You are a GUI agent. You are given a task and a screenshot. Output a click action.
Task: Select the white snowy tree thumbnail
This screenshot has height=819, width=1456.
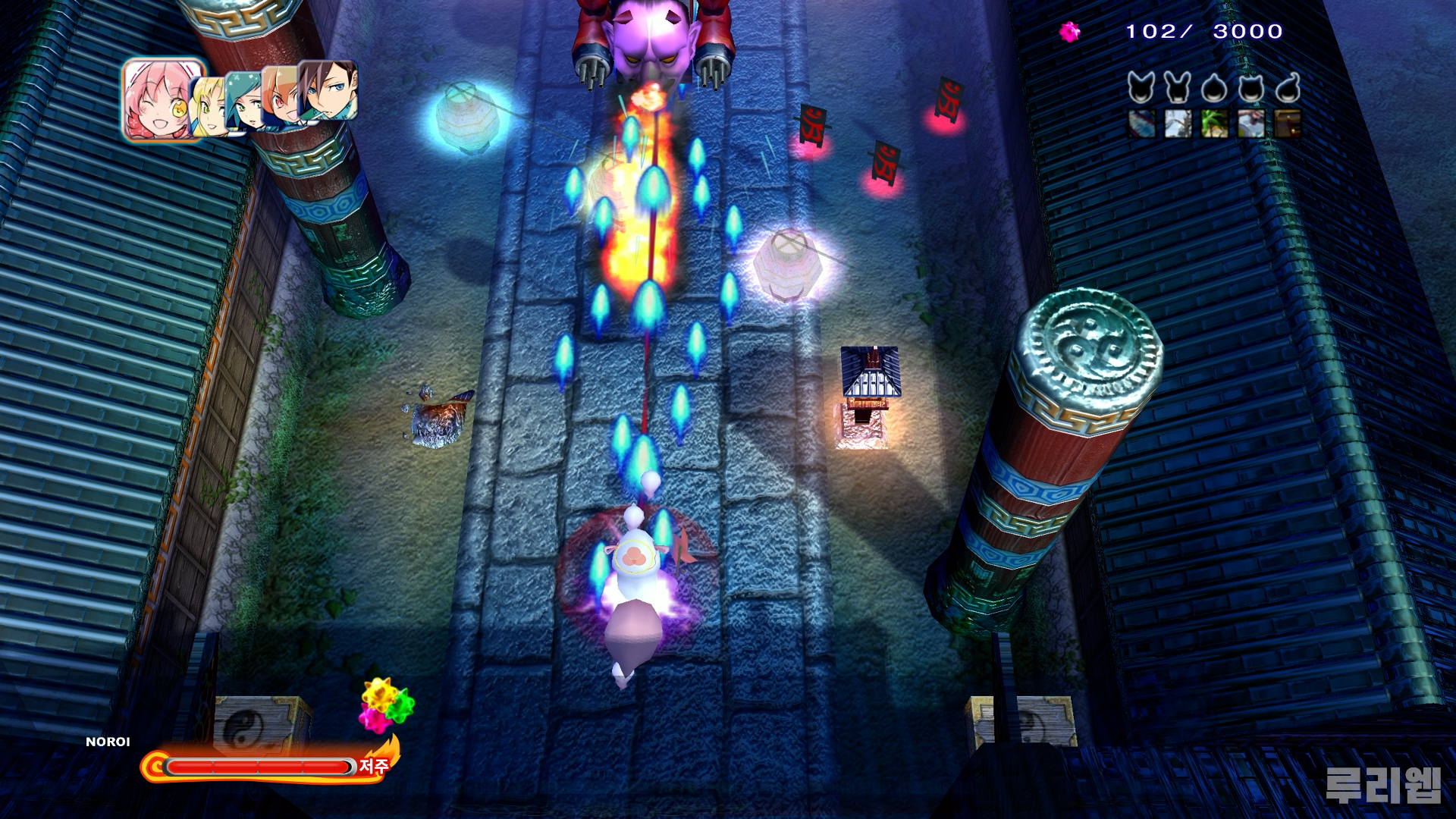(x=1178, y=123)
